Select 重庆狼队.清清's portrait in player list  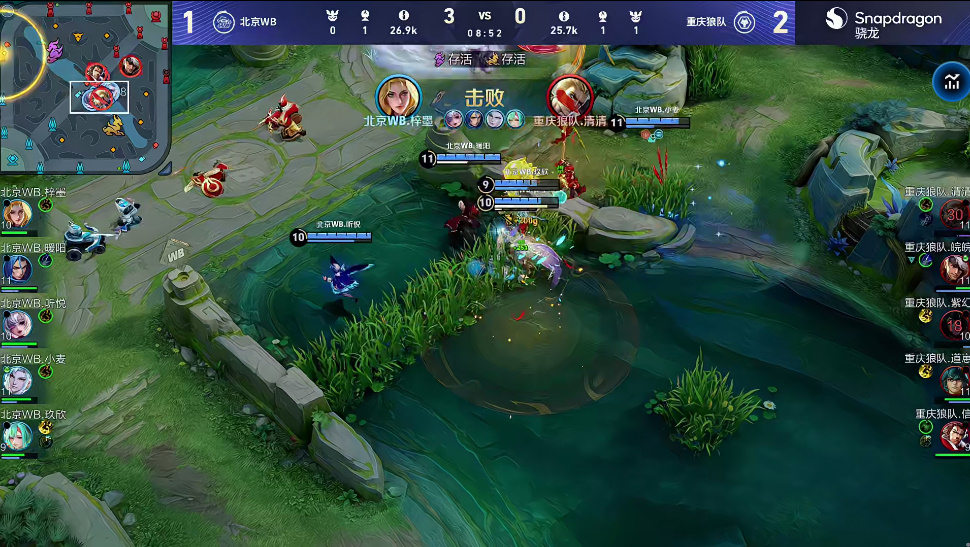pyautogui.click(x=953, y=213)
